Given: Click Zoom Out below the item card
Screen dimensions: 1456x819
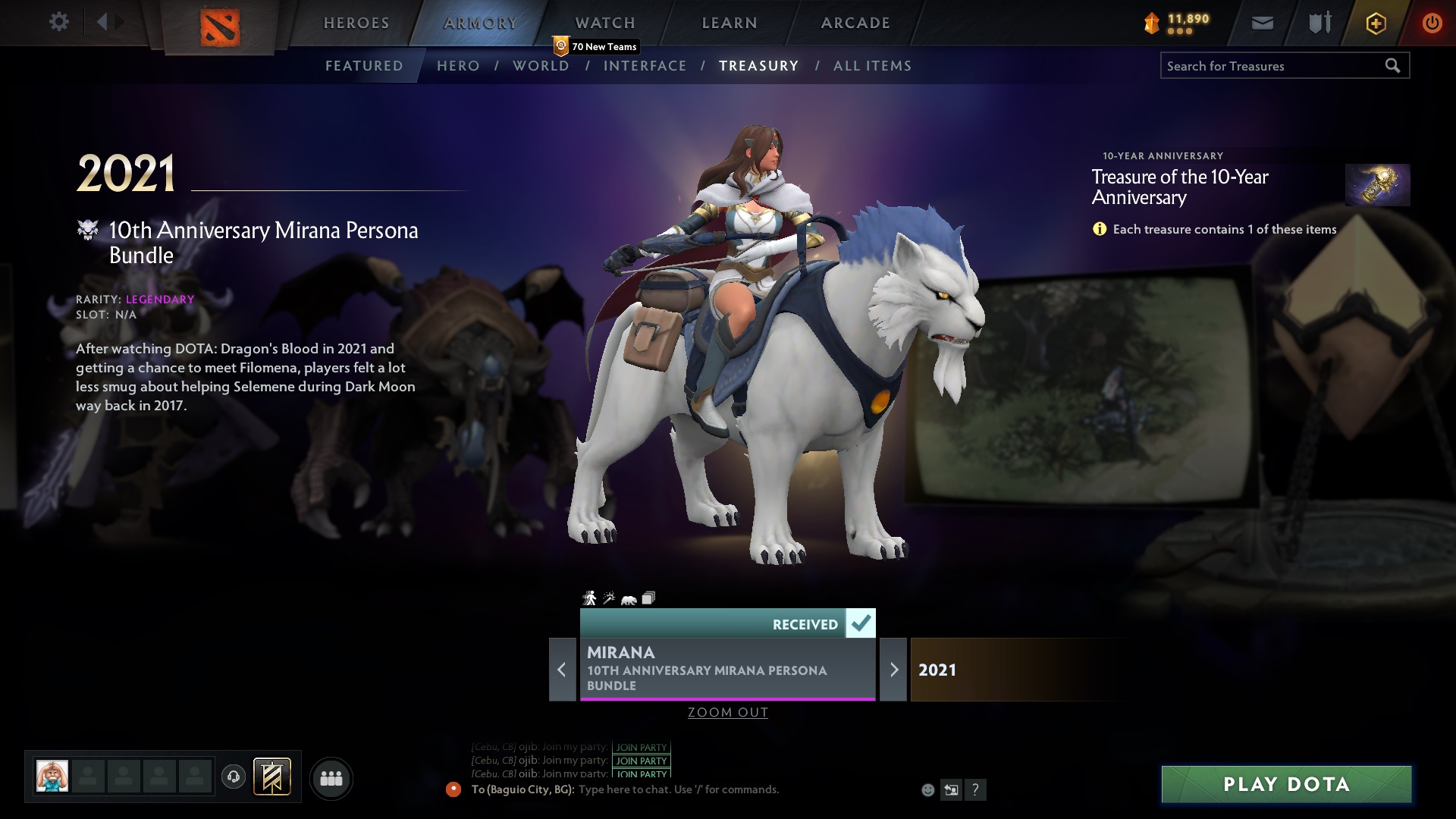Looking at the screenshot, I should (x=727, y=712).
